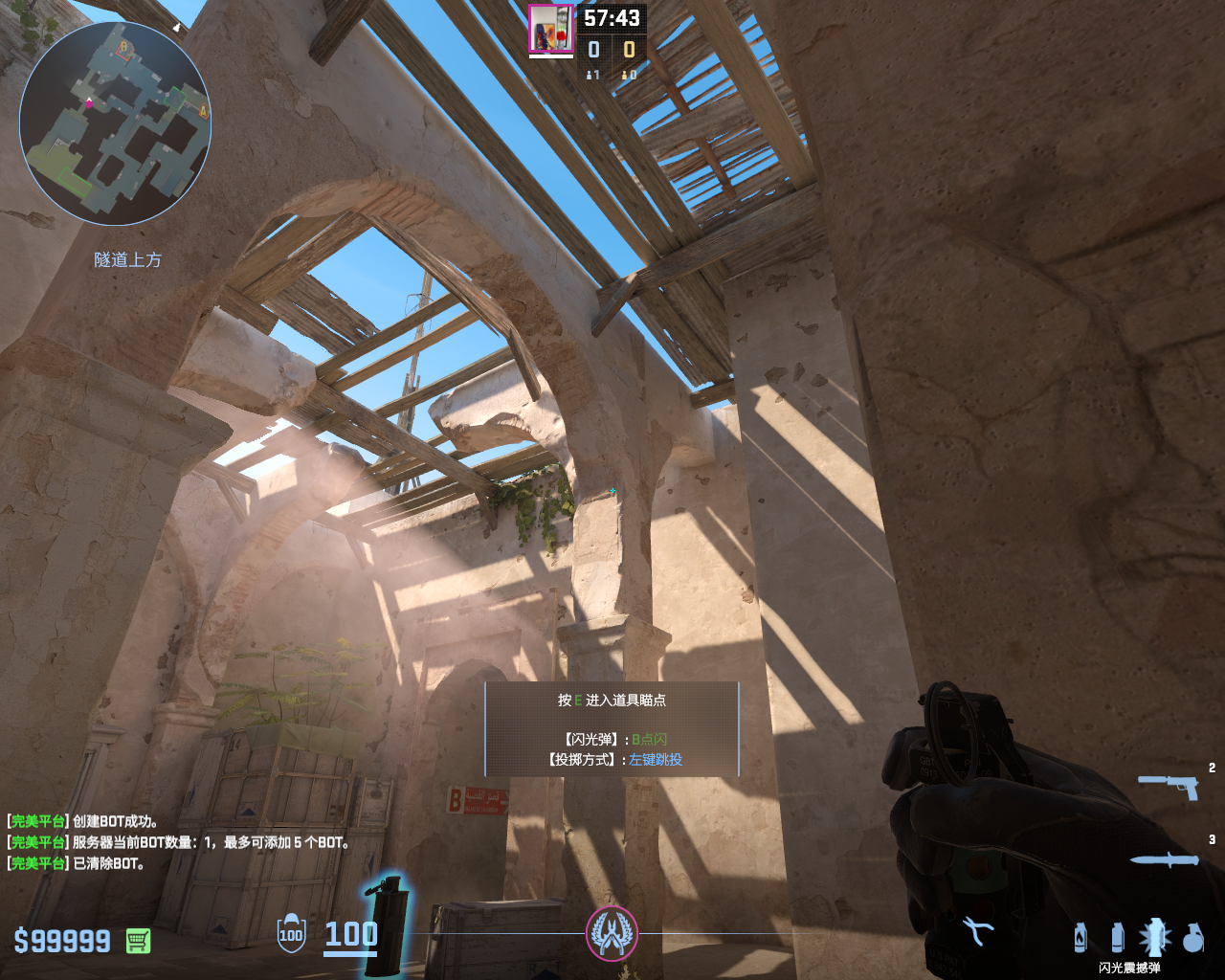Select the incendiary grenade icon
Image resolution: width=1225 pixels, height=980 pixels.
[x=1080, y=937]
